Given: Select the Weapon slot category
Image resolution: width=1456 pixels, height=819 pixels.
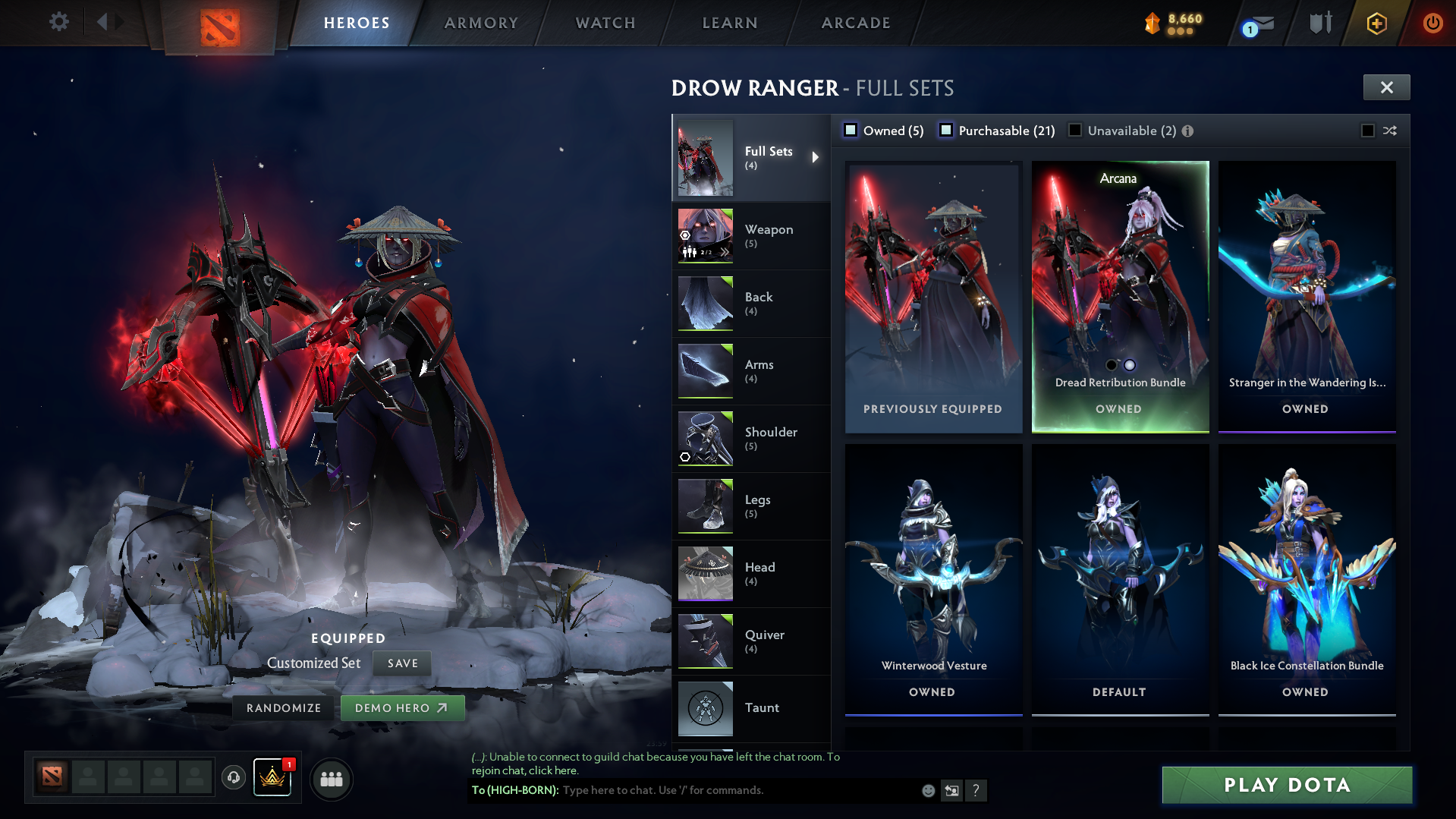Looking at the screenshot, I should click(x=751, y=236).
